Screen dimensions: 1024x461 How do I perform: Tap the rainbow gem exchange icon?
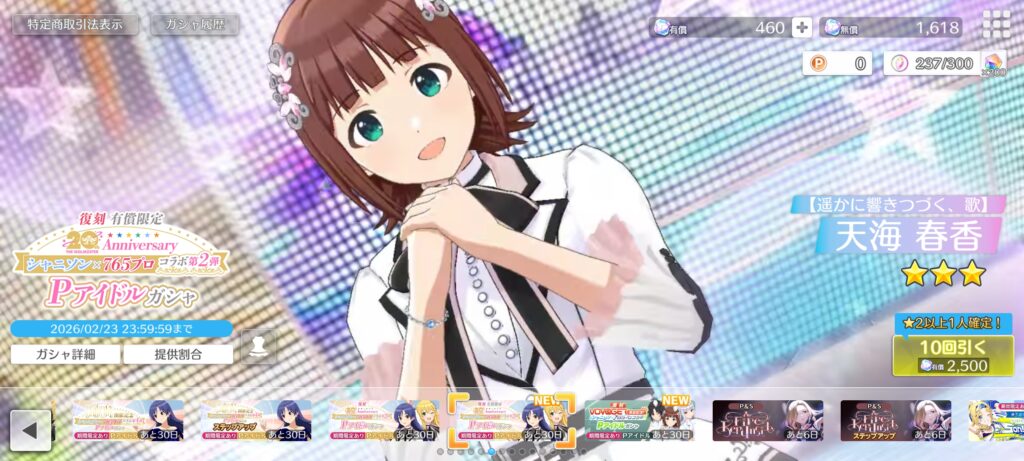tap(993, 65)
